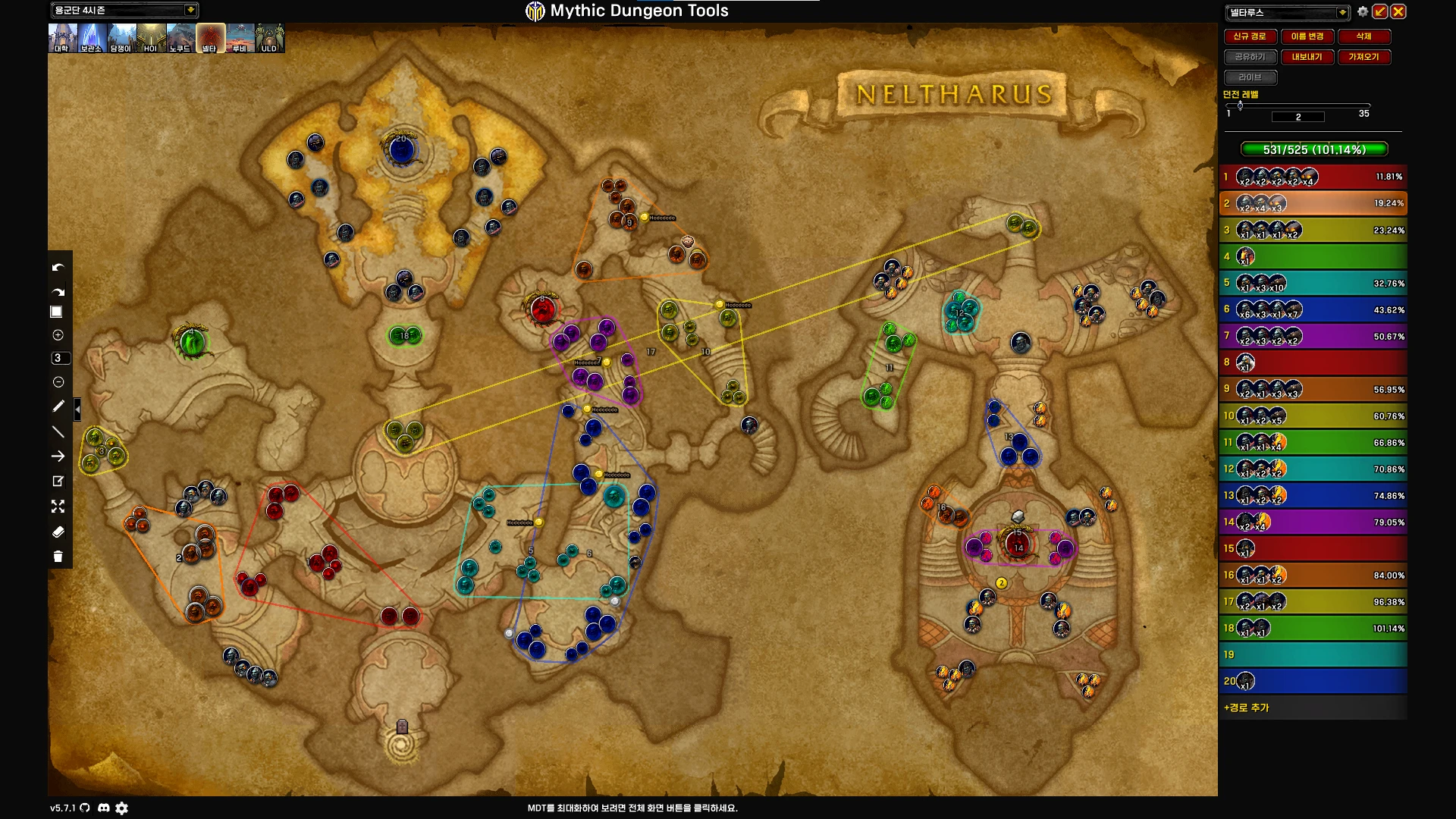The height and width of the screenshot is (819, 1456).
Task: Open the 넬타루스 route dropdown
Action: tap(1342, 12)
